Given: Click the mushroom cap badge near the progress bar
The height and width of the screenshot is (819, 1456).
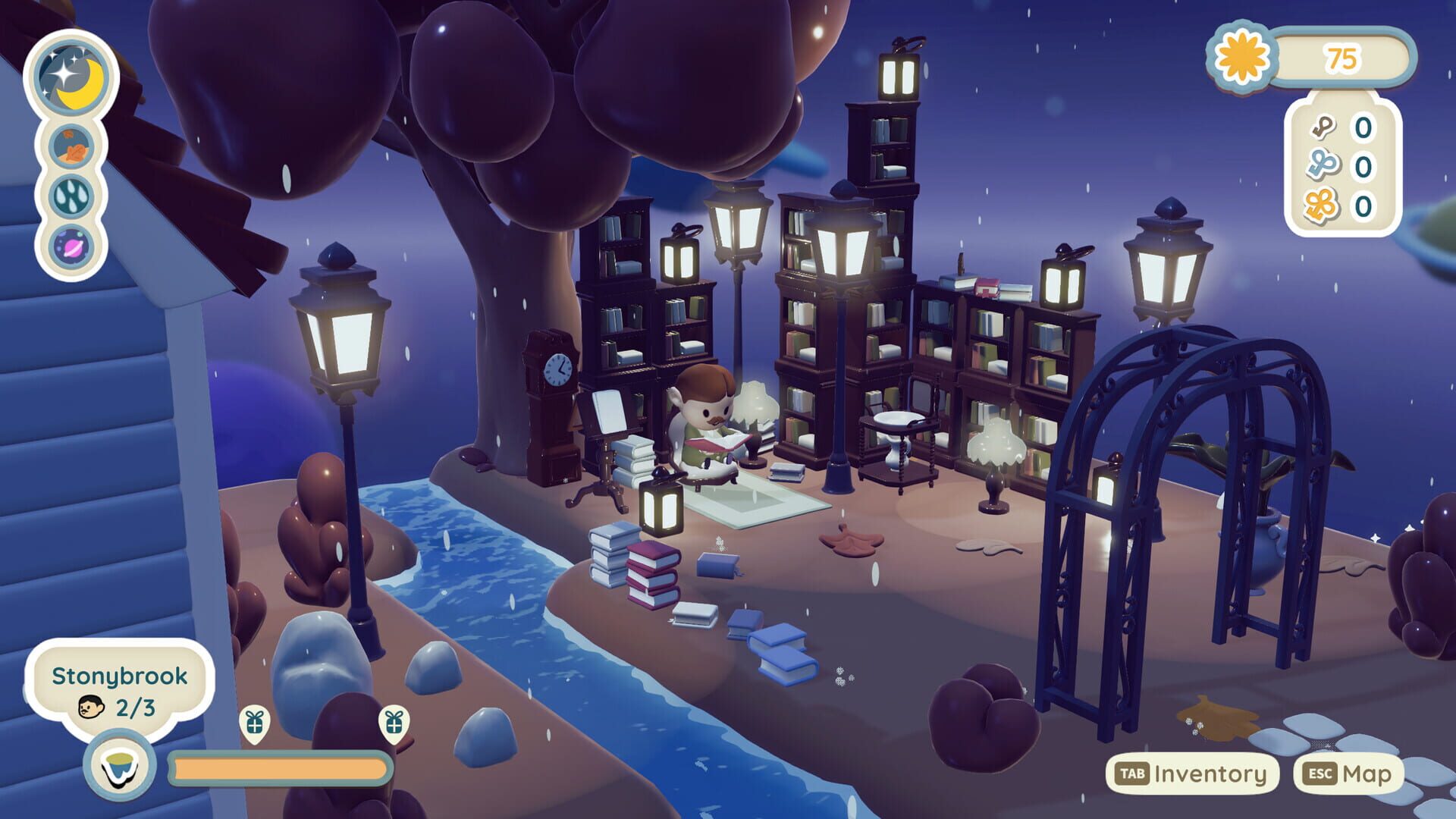Looking at the screenshot, I should click(x=118, y=763).
